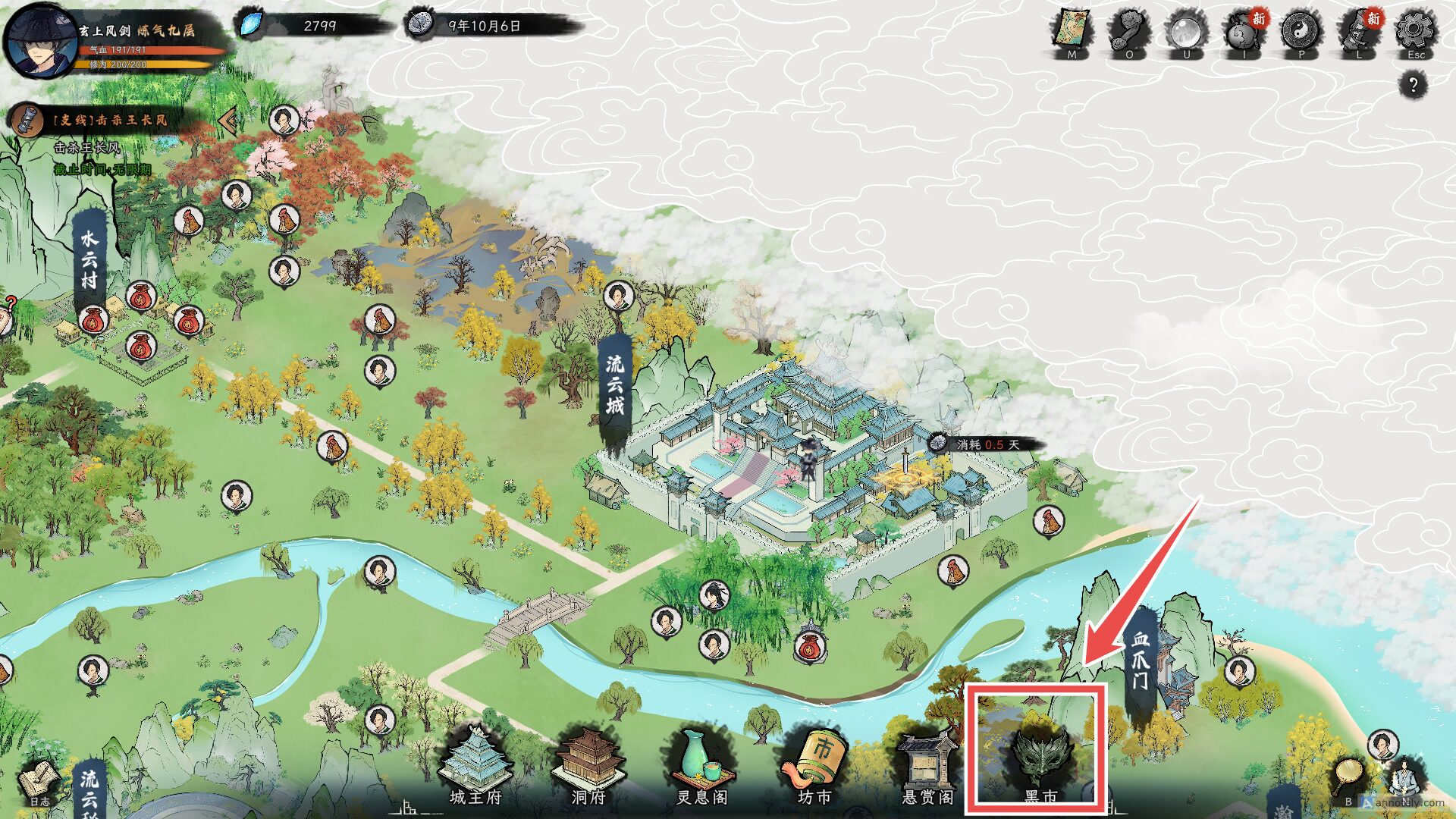Enter the 城主府 city lord's mansion
The image size is (1456, 819).
[476, 764]
